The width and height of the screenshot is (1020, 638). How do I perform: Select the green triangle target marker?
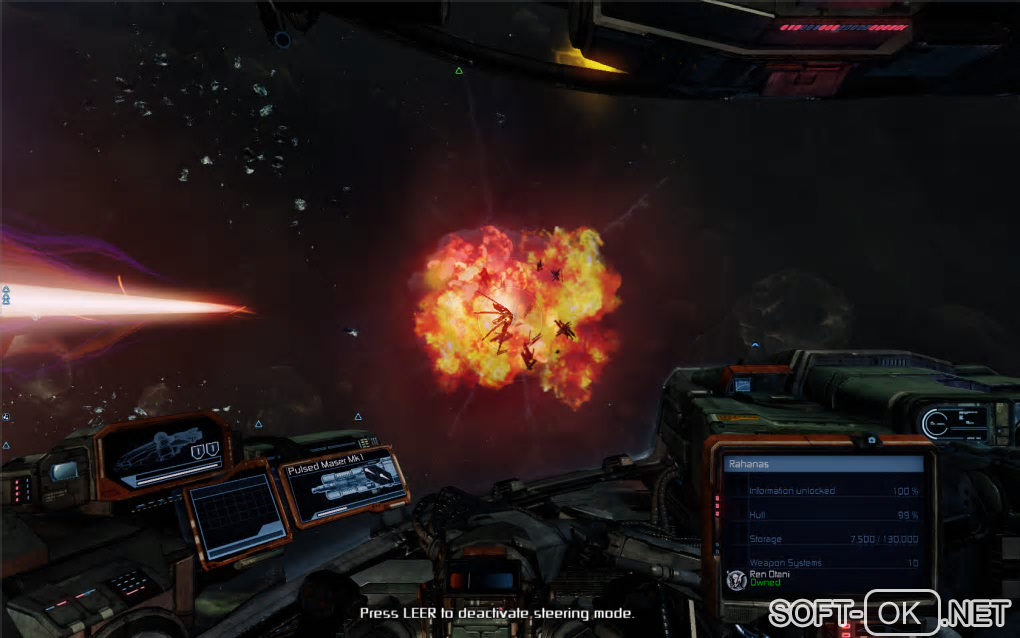(459, 70)
